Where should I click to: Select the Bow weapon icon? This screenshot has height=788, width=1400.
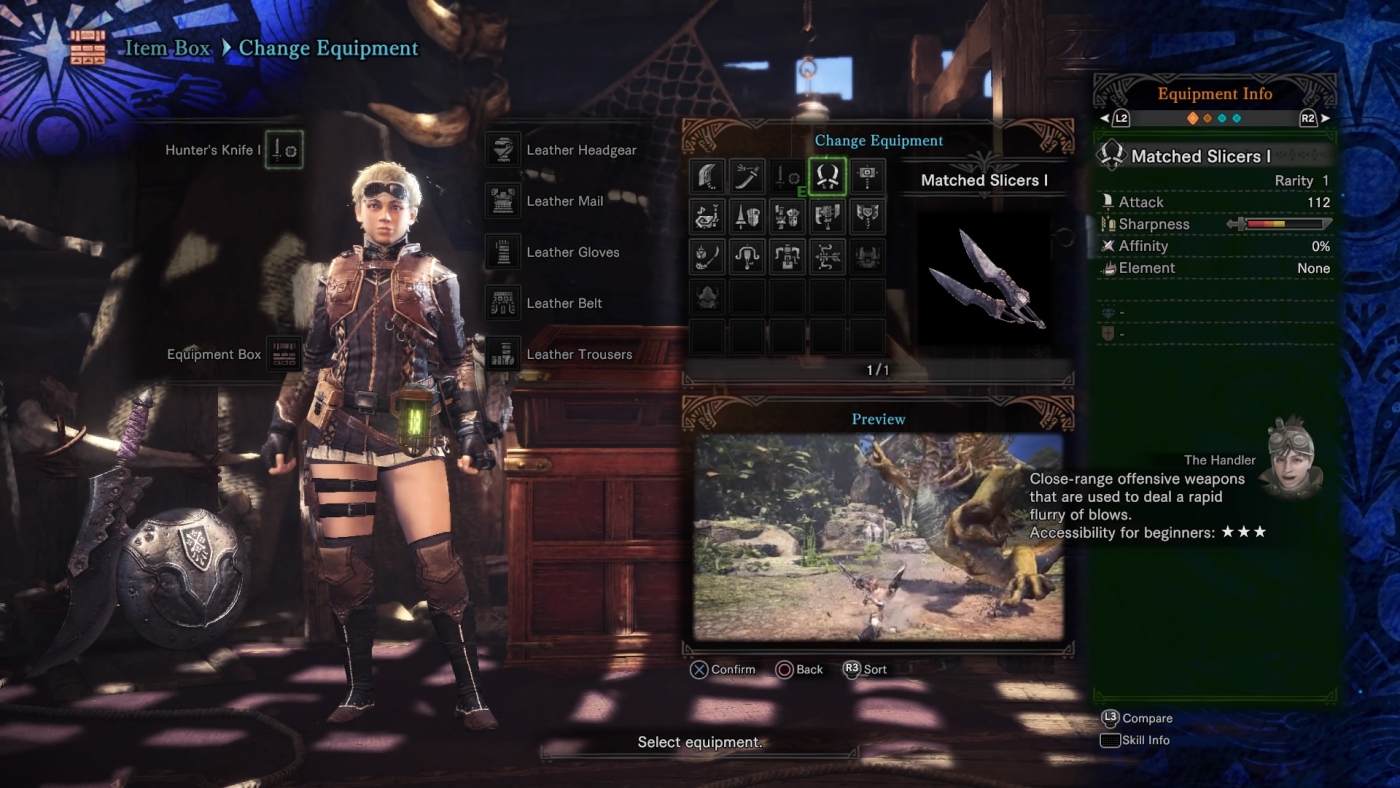click(827, 256)
